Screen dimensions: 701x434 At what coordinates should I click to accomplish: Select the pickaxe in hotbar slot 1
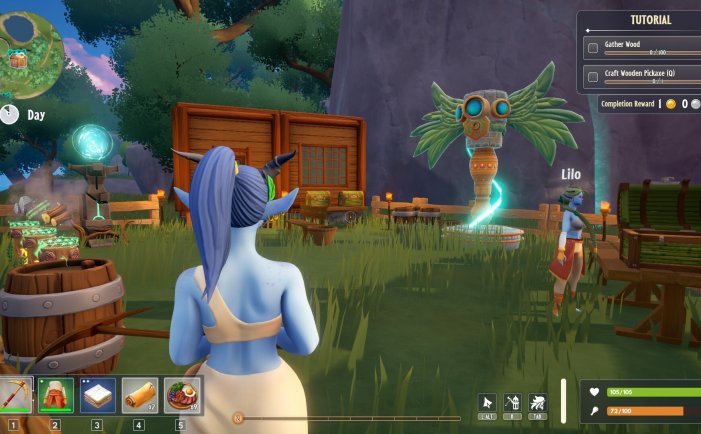coord(15,395)
